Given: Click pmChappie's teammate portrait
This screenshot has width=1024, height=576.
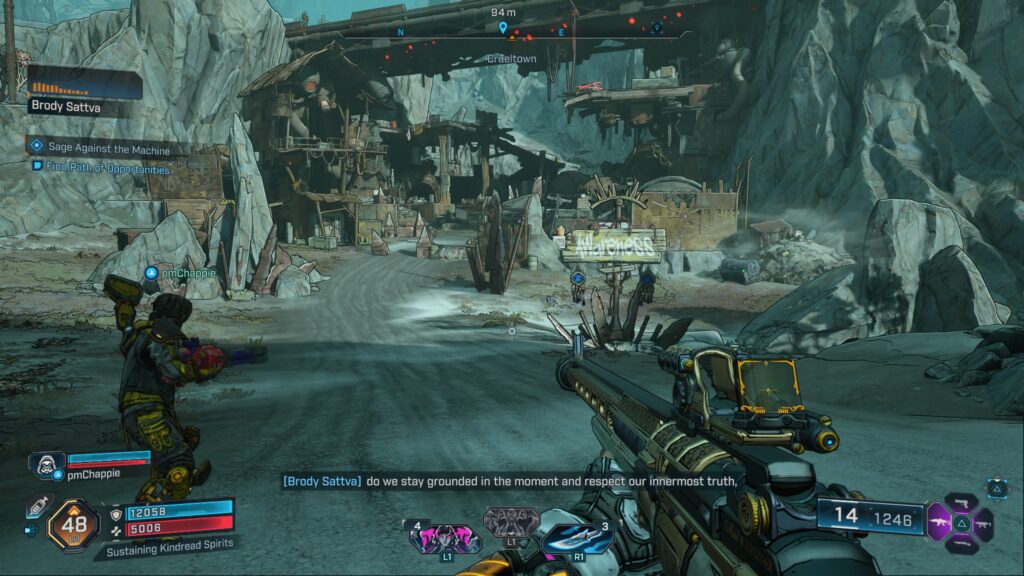Looking at the screenshot, I should click(x=41, y=463).
